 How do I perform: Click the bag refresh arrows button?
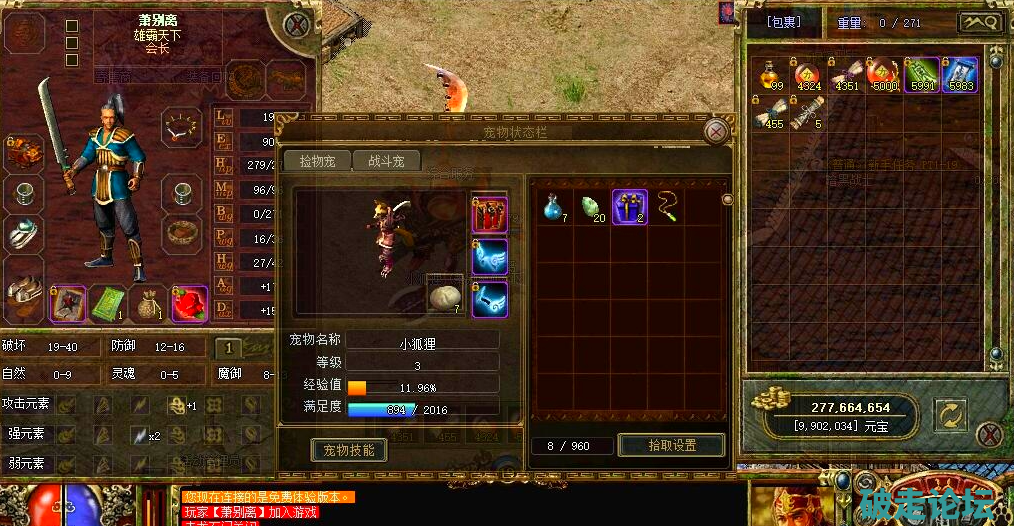pyautogui.click(x=949, y=414)
